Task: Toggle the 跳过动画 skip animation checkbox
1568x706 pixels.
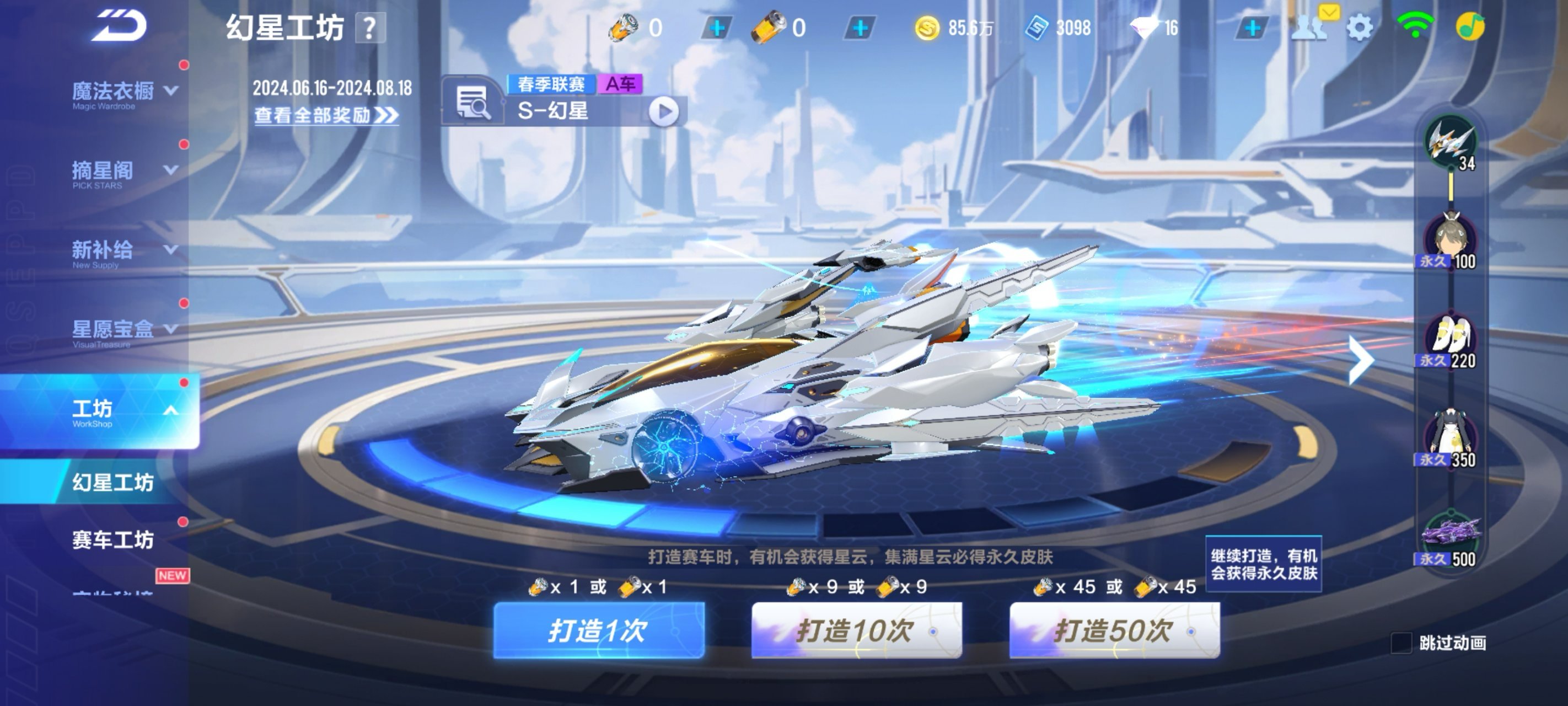Action: 1401,643
